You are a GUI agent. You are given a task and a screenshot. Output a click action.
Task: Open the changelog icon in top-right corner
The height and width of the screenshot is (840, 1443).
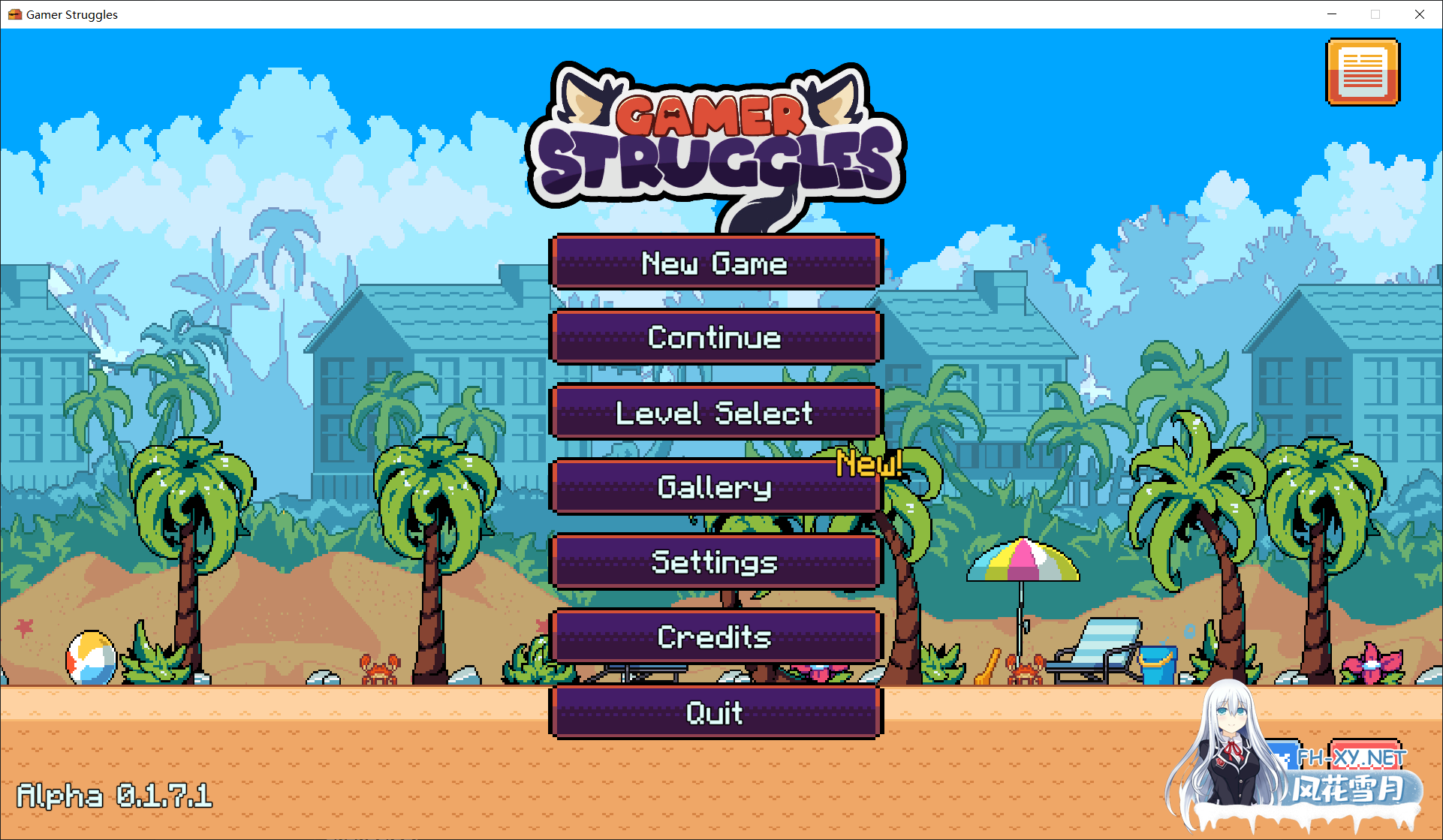tap(1363, 72)
